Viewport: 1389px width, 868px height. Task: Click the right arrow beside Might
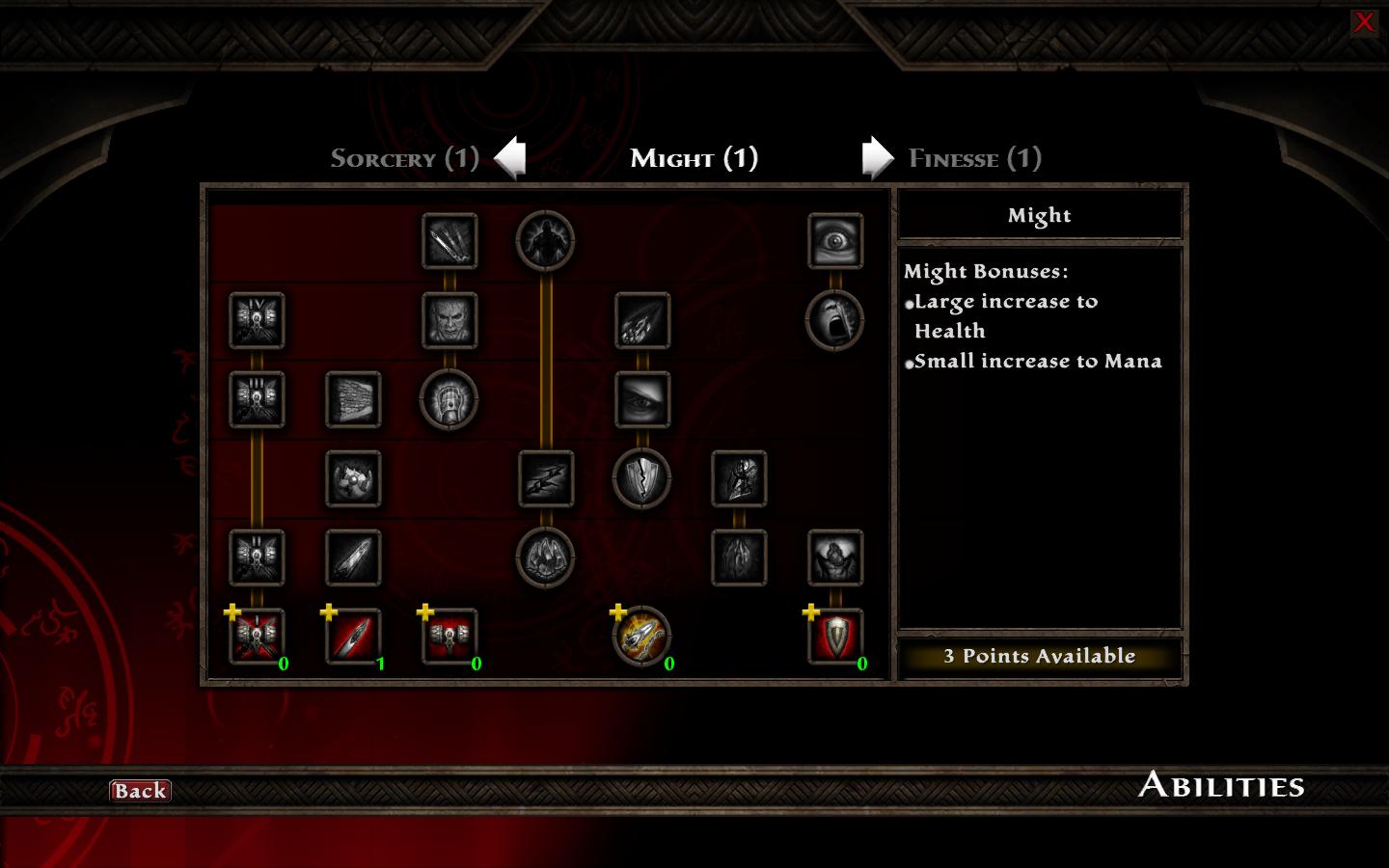(x=877, y=157)
